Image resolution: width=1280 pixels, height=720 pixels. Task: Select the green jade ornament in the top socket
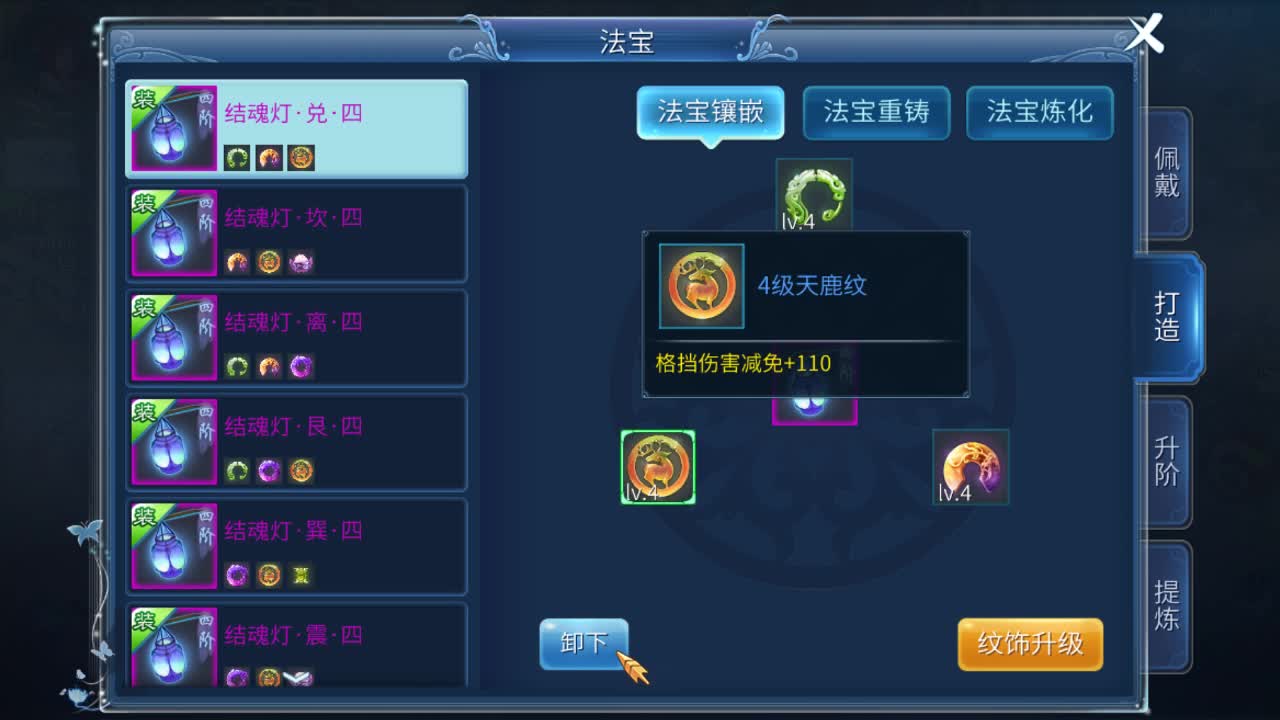click(x=815, y=195)
